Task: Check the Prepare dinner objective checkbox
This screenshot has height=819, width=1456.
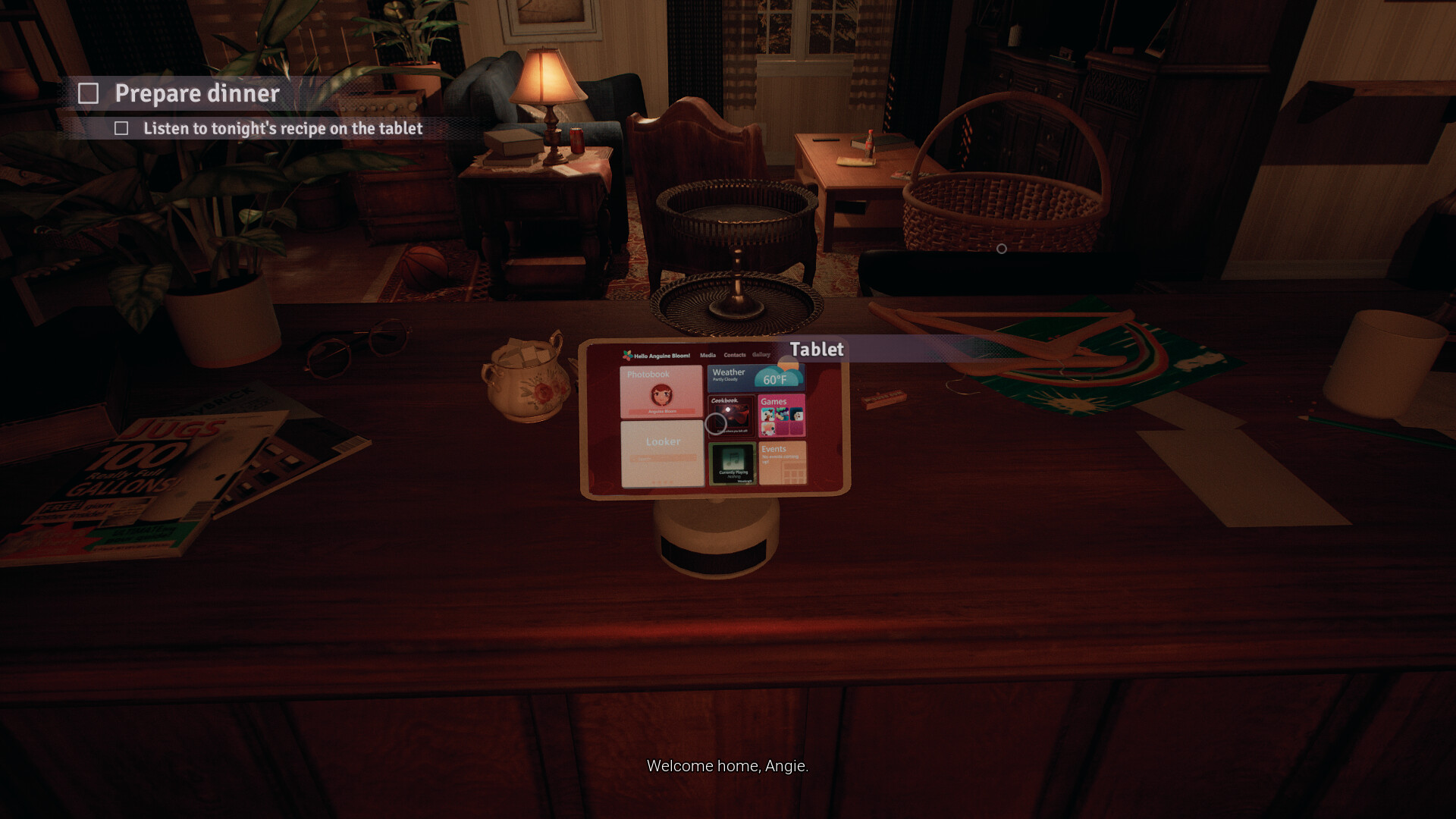Action: coord(91,93)
